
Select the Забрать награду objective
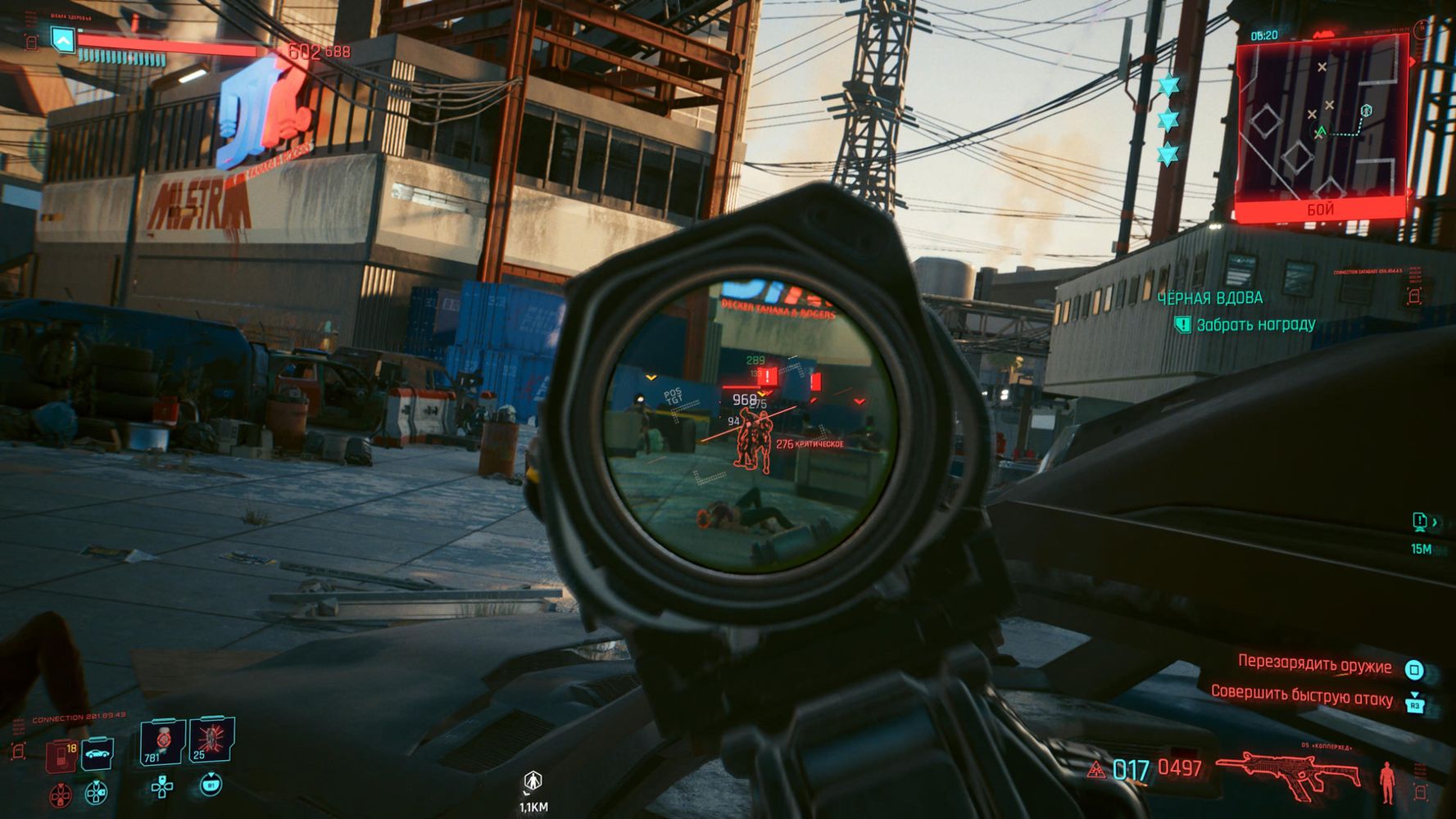[1255, 325]
